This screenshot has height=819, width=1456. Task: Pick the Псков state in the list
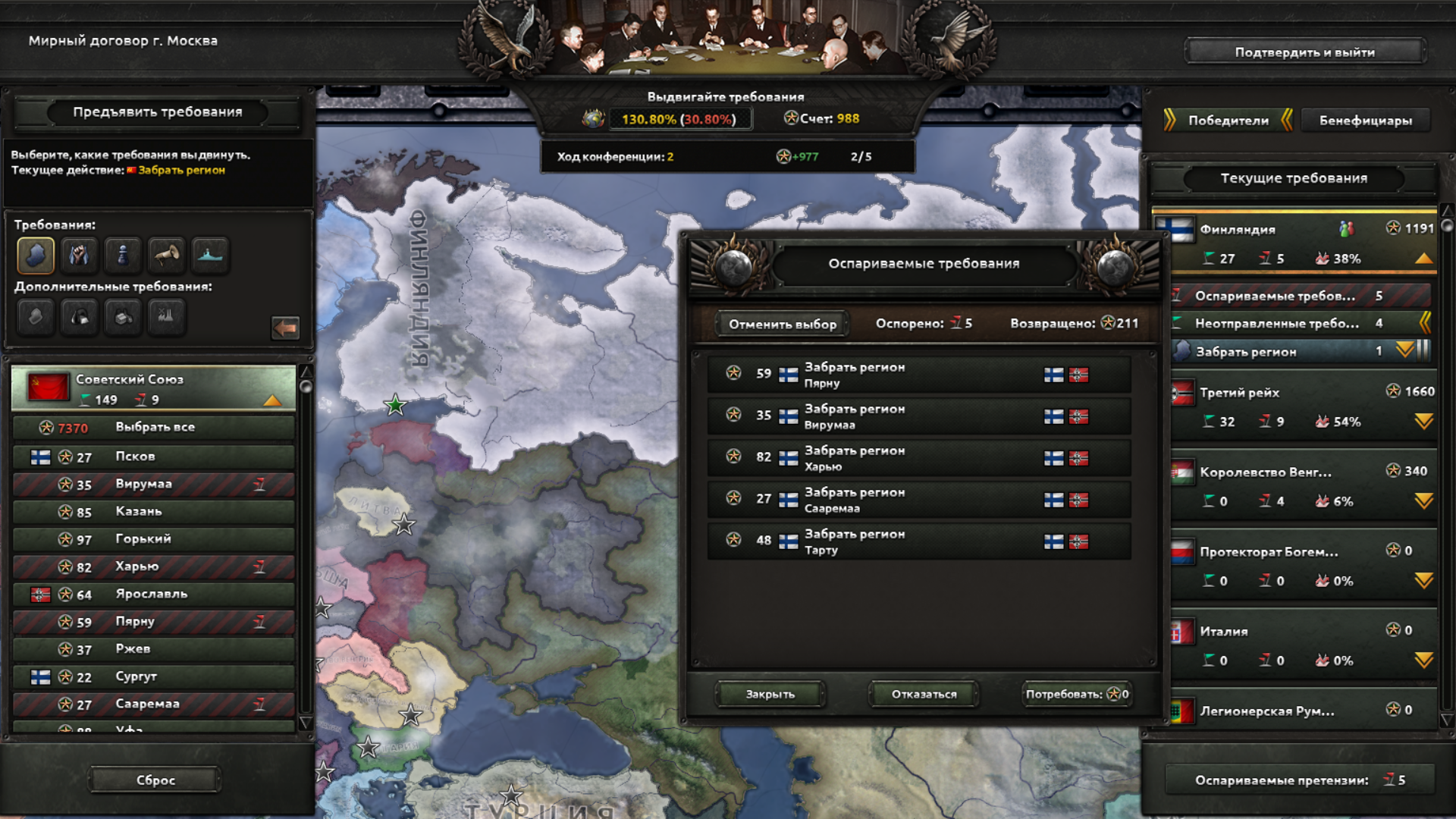pyautogui.click(x=154, y=457)
